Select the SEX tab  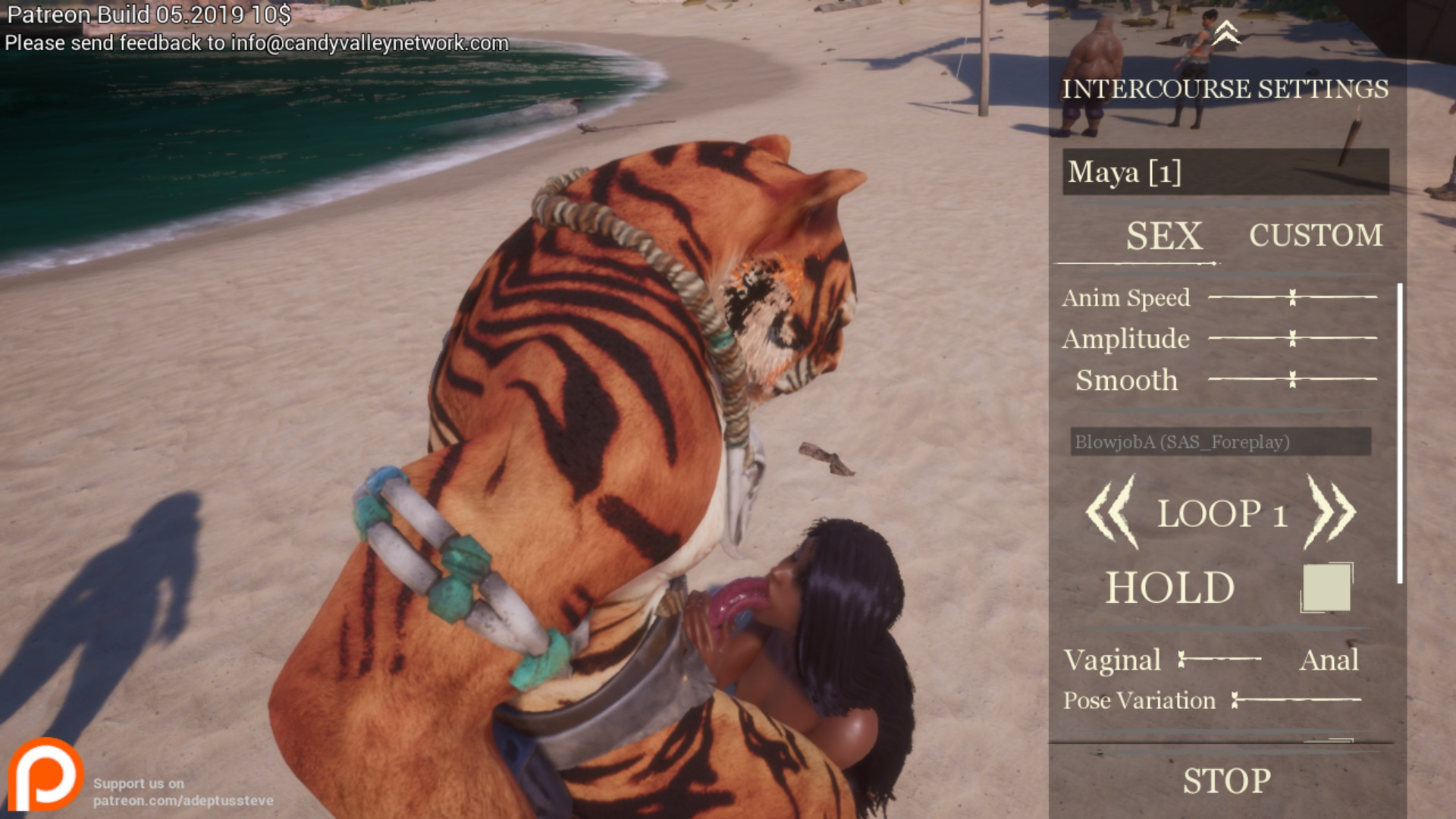(x=1163, y=236)
